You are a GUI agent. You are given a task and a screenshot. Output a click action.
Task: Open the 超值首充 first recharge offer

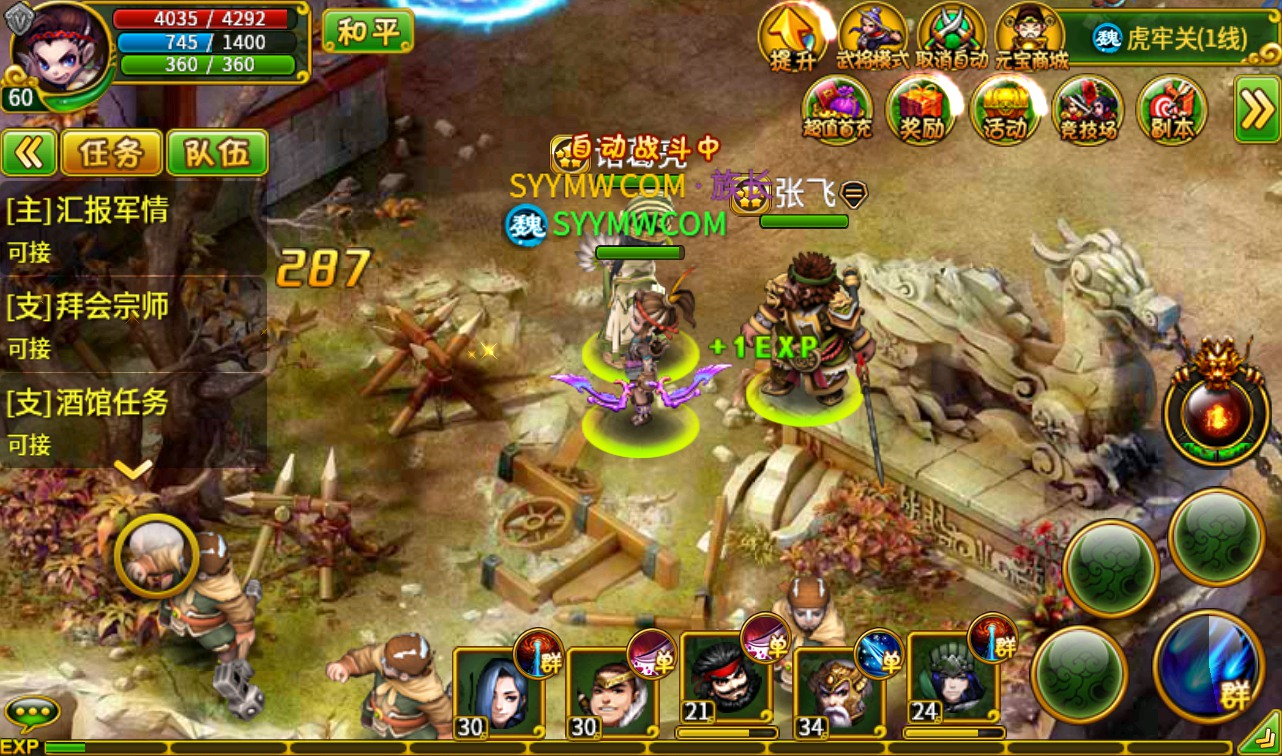coord(837,109)
